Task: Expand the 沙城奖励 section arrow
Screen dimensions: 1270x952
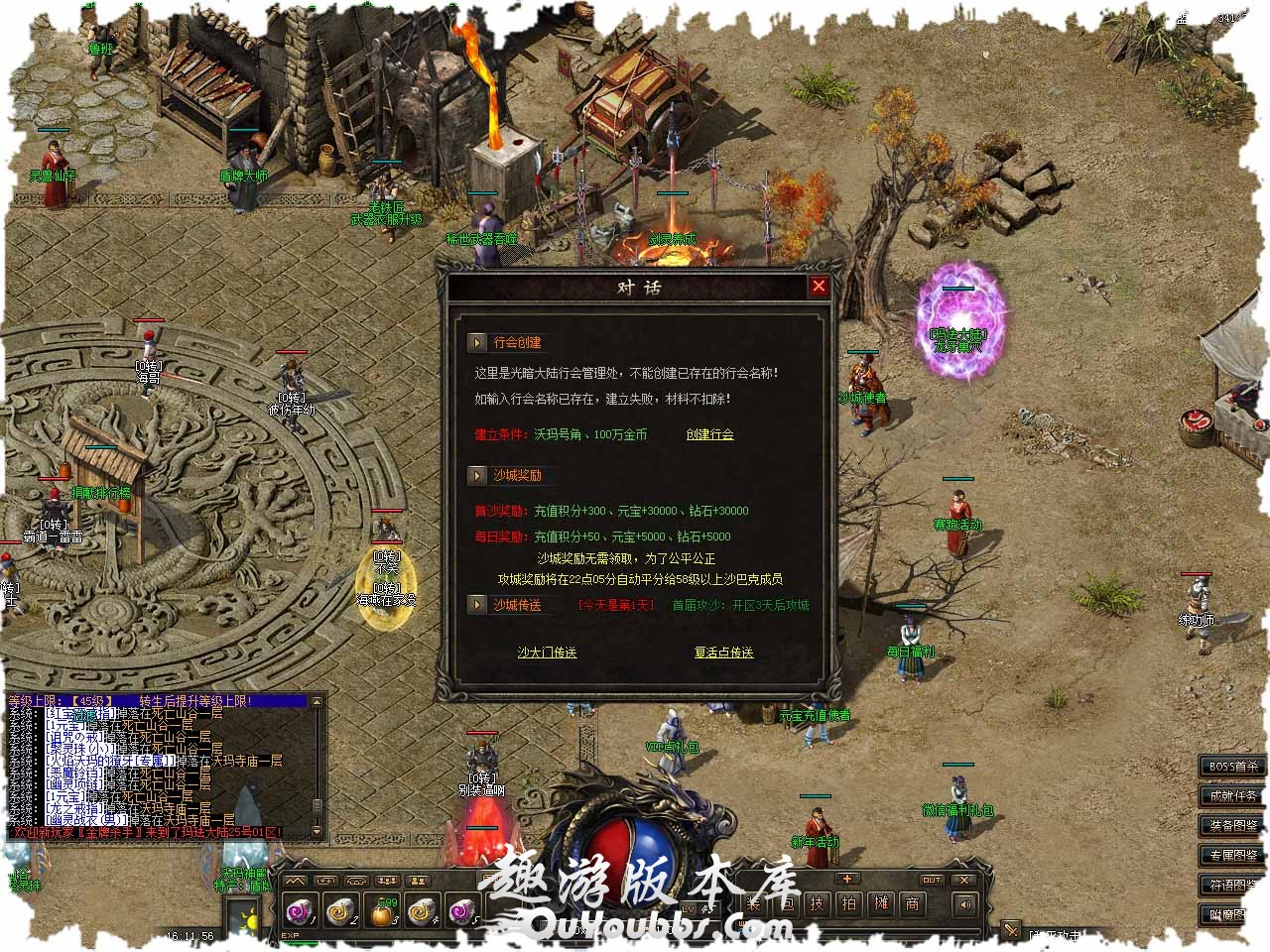Action: [478, 475]
